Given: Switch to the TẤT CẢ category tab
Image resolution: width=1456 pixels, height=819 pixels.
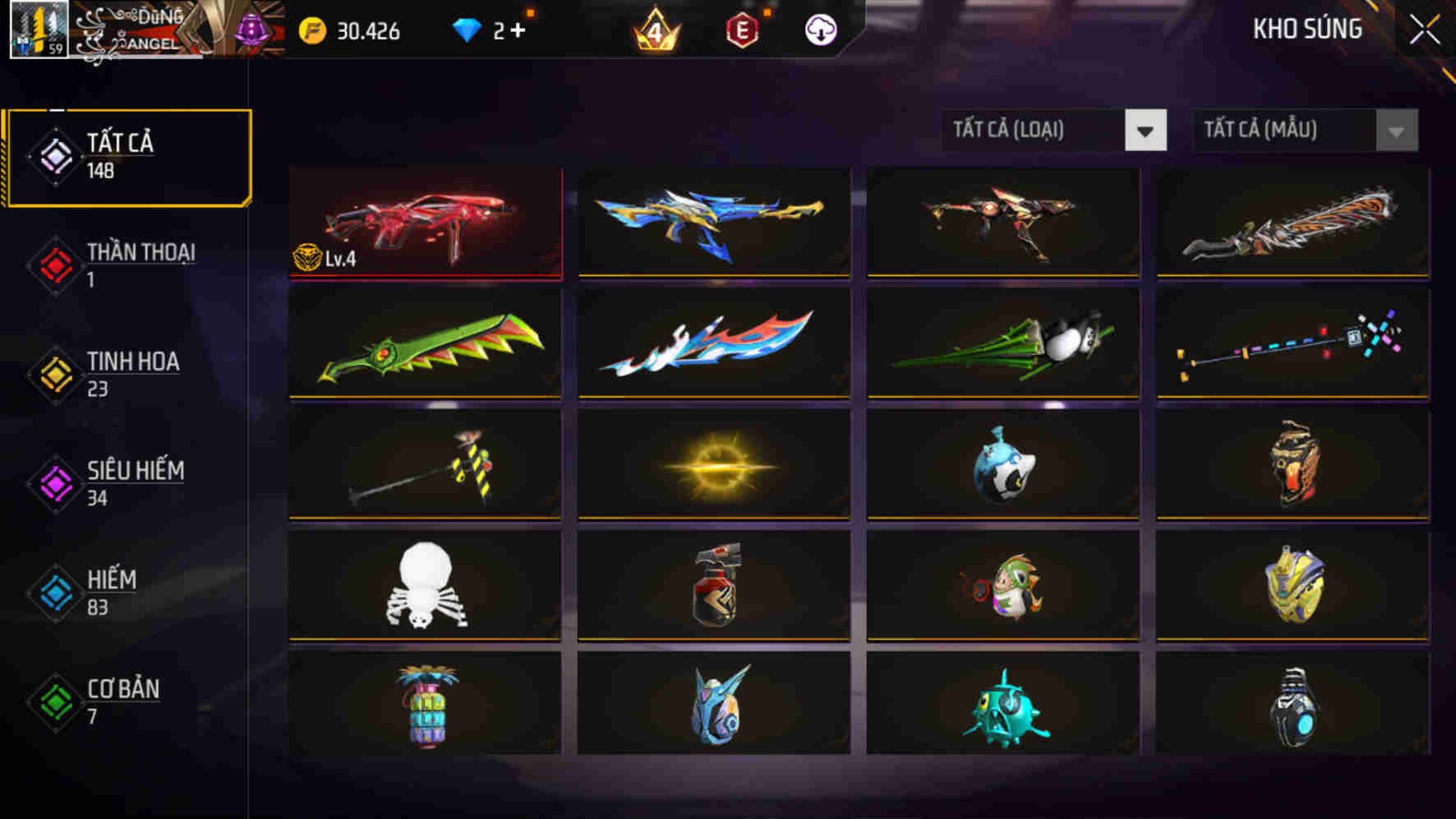Looking at the screenshot, I should [127, 154].
